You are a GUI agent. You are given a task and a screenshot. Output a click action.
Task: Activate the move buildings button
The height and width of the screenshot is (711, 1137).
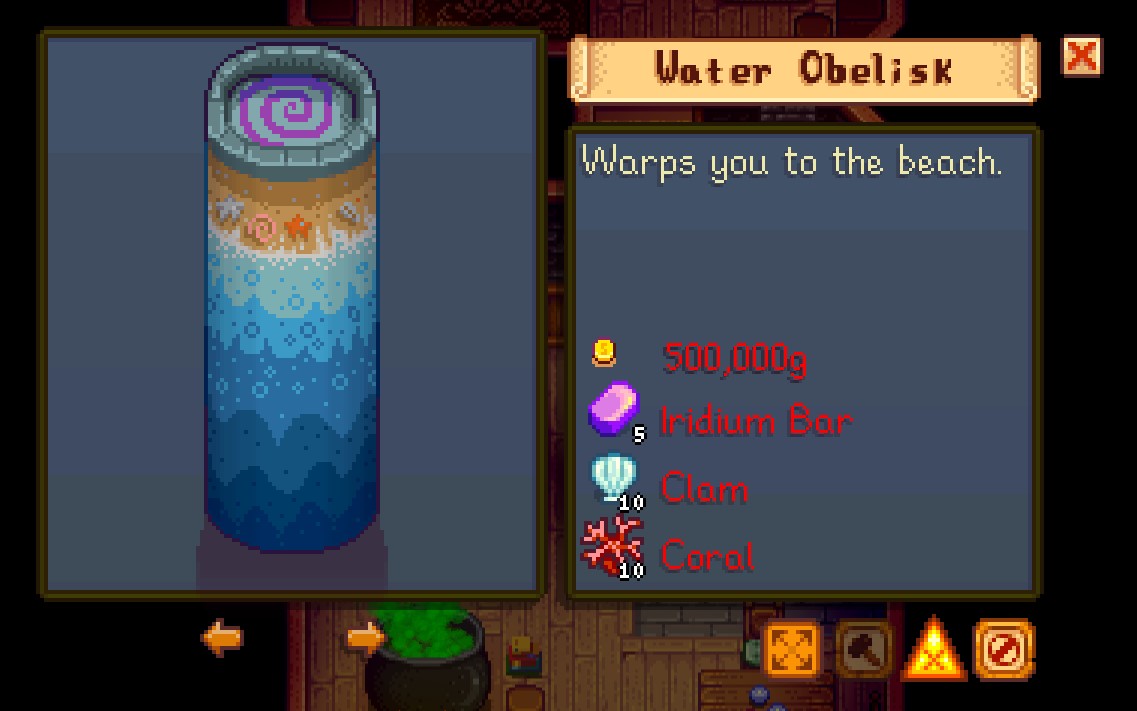[x=793, y=650]
